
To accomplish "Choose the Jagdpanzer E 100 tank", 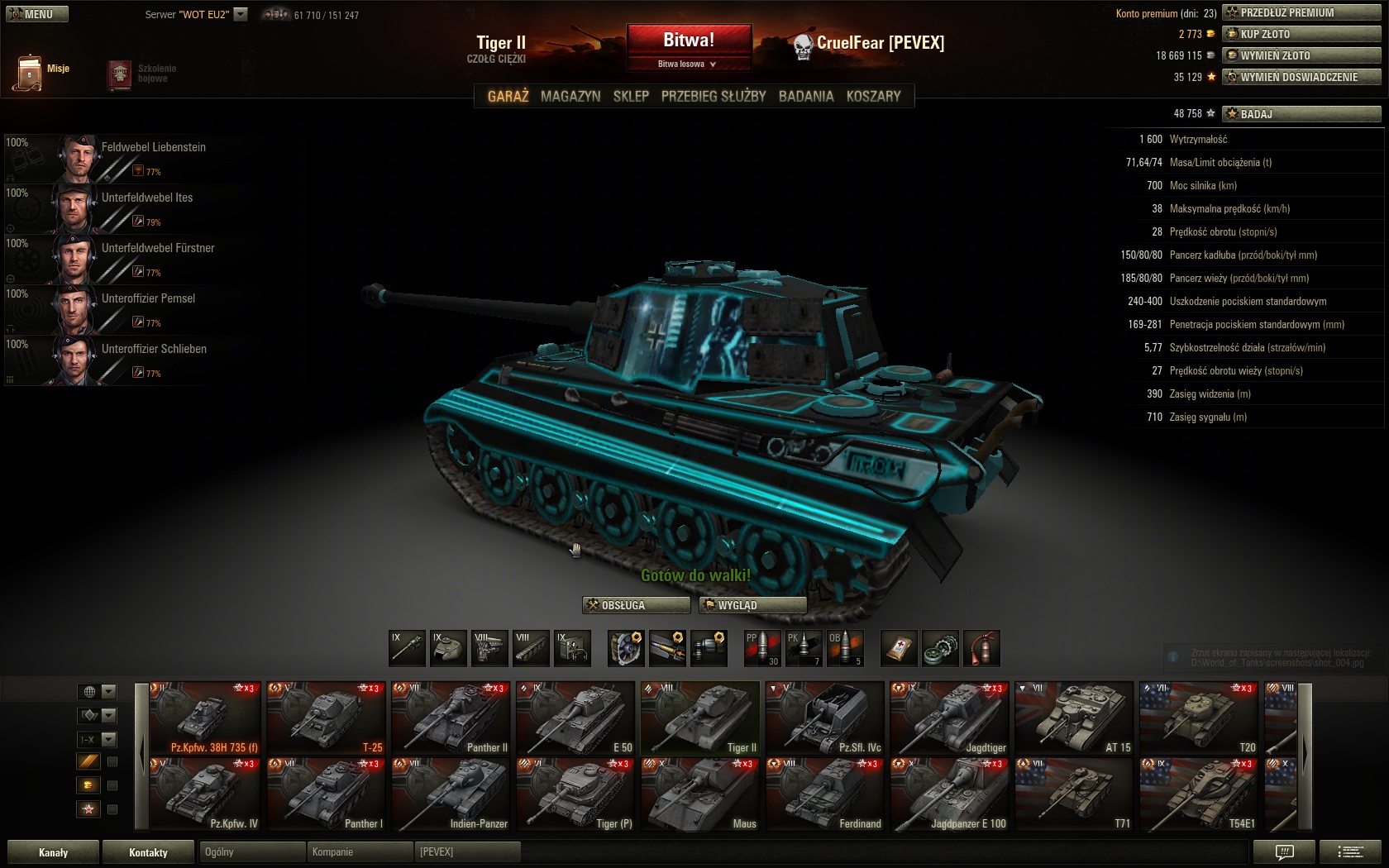I will (949, 795).
